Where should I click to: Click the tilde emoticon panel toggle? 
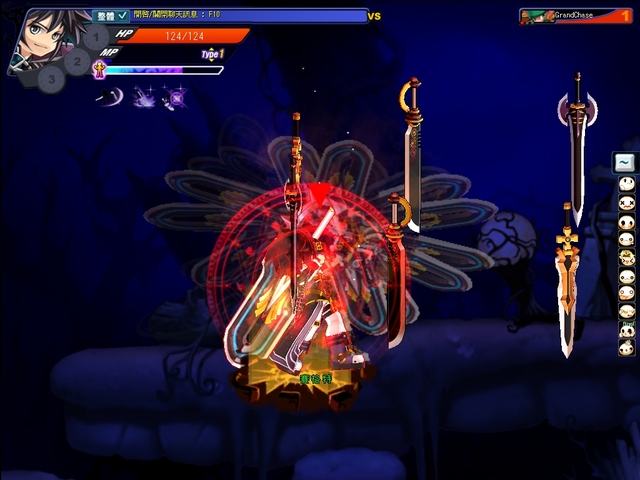(625, 162)
